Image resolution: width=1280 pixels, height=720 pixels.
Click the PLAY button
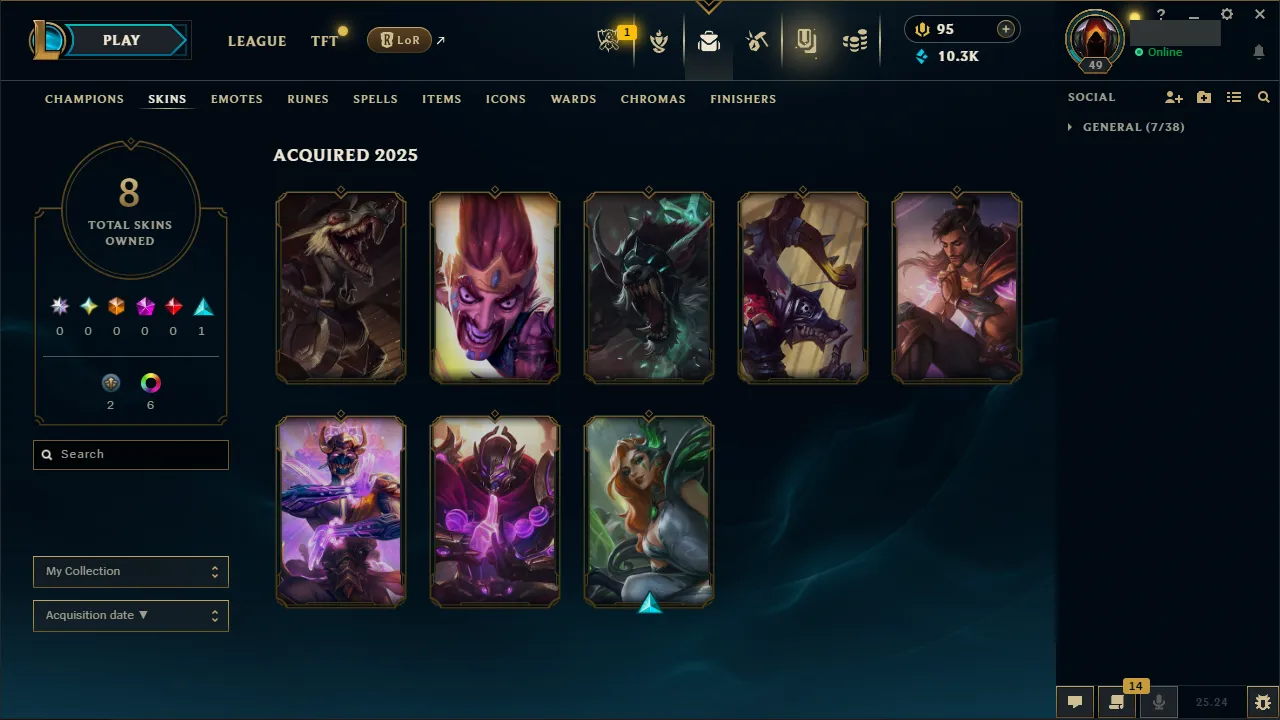click(x=121, y=40)
